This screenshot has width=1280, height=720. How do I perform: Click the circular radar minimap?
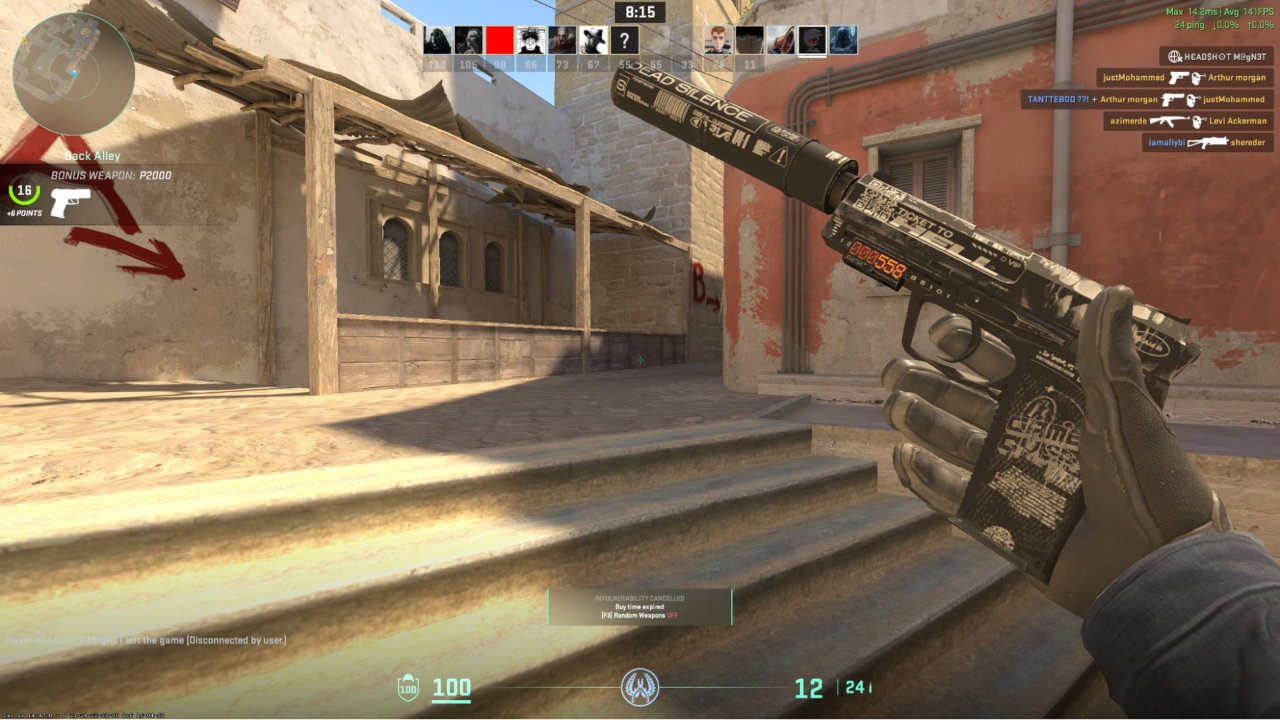click(x=73, y=74)
